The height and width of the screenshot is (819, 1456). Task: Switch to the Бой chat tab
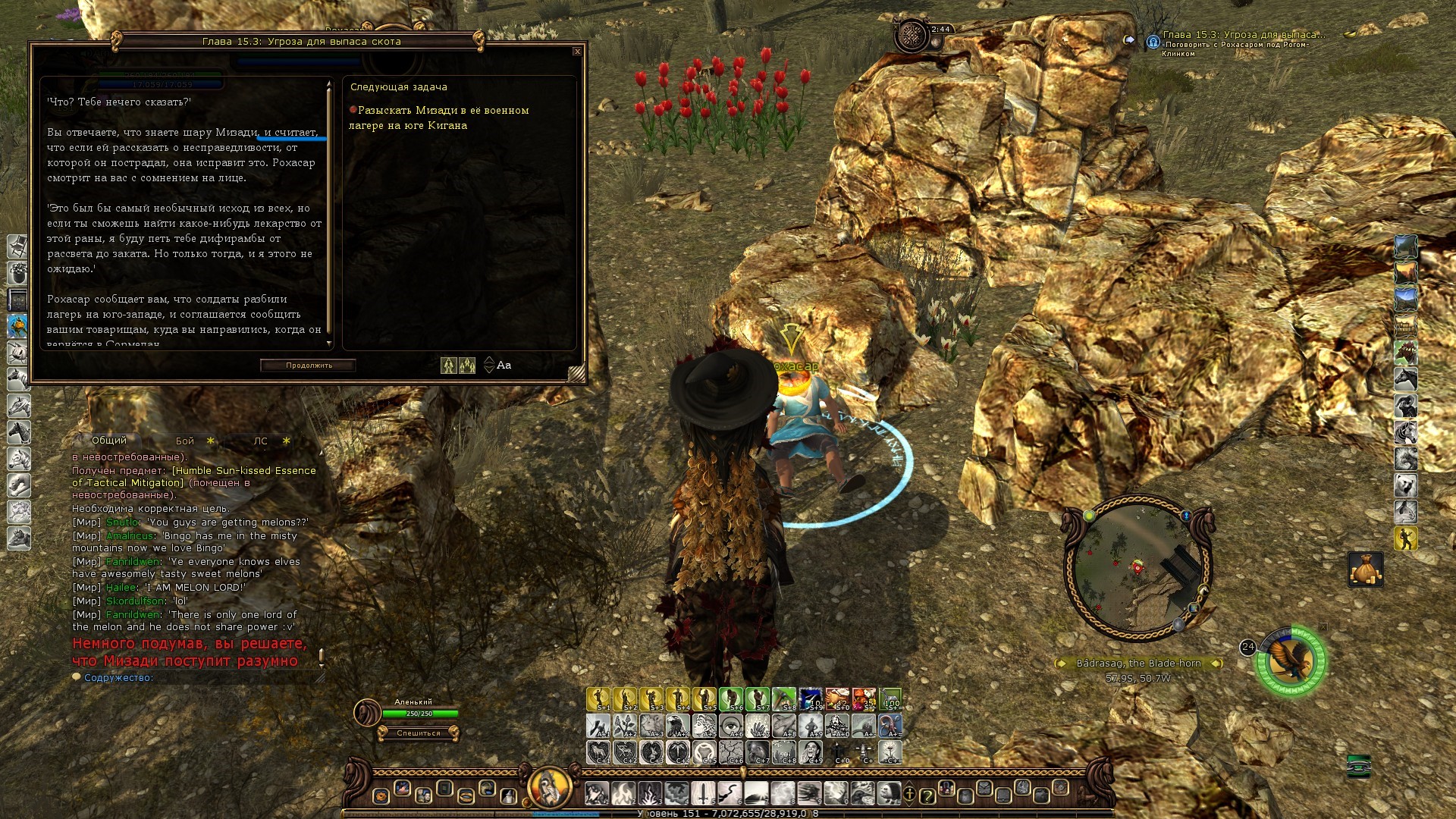185,441
